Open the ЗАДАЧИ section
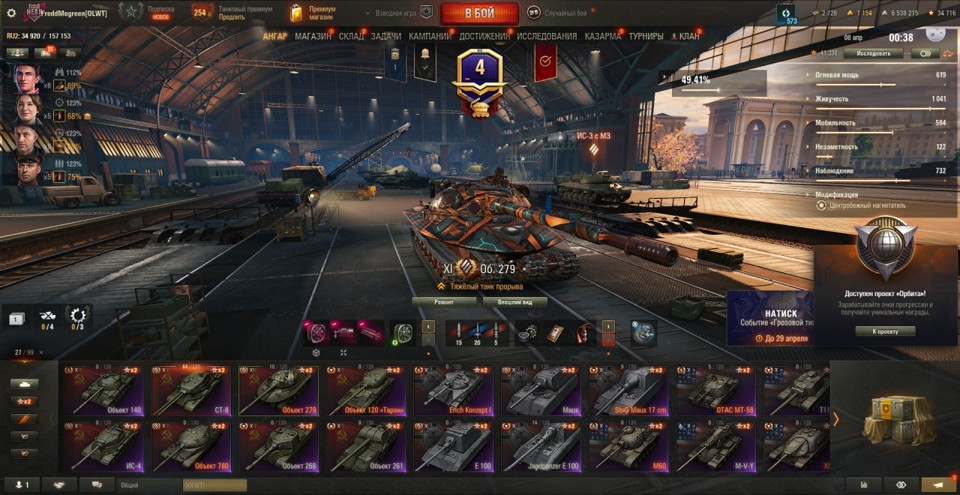Screen dimensions: 960x495 pos(386,36)
